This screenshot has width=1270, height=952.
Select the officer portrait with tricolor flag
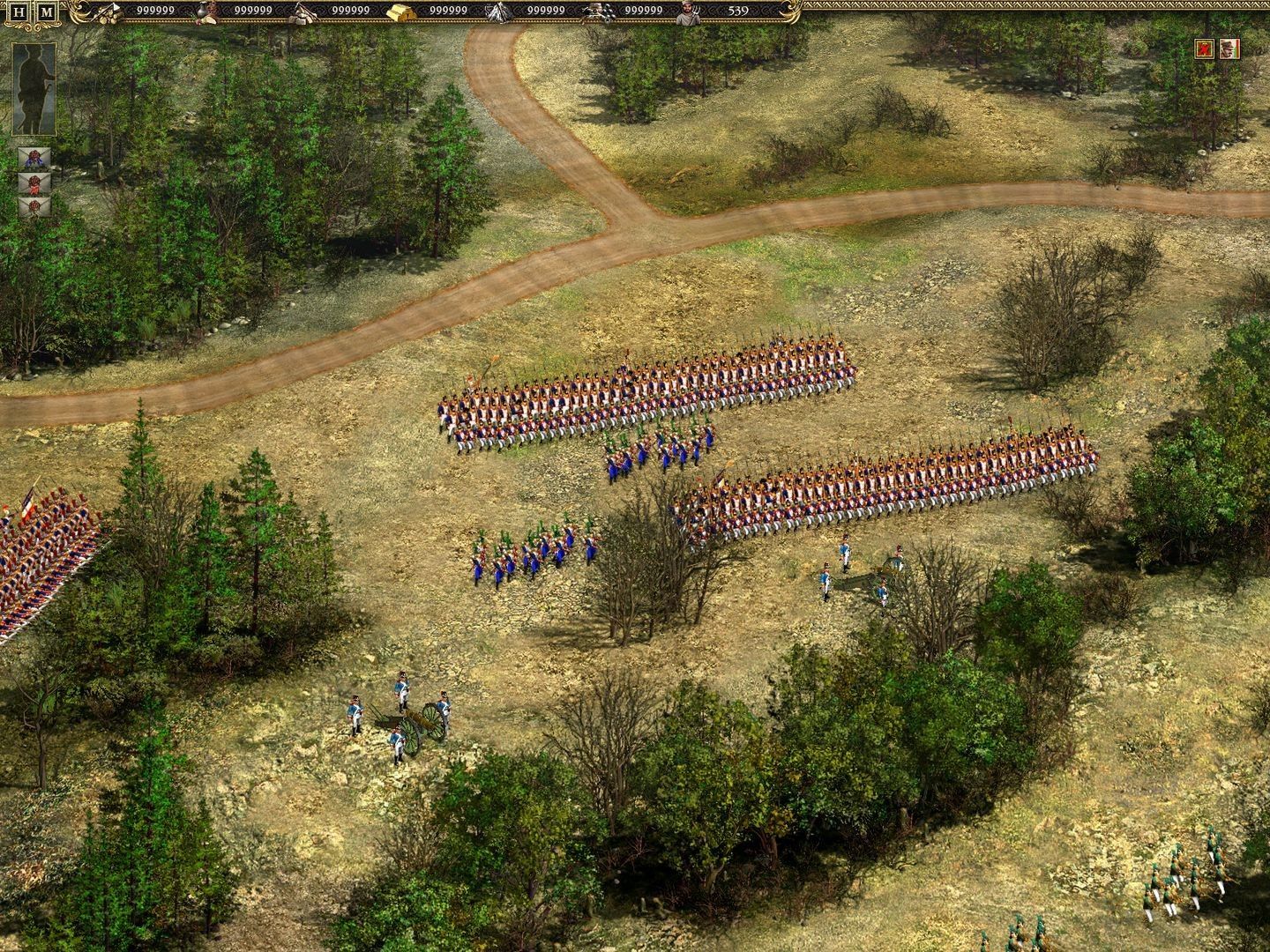tap(1230, 48)
